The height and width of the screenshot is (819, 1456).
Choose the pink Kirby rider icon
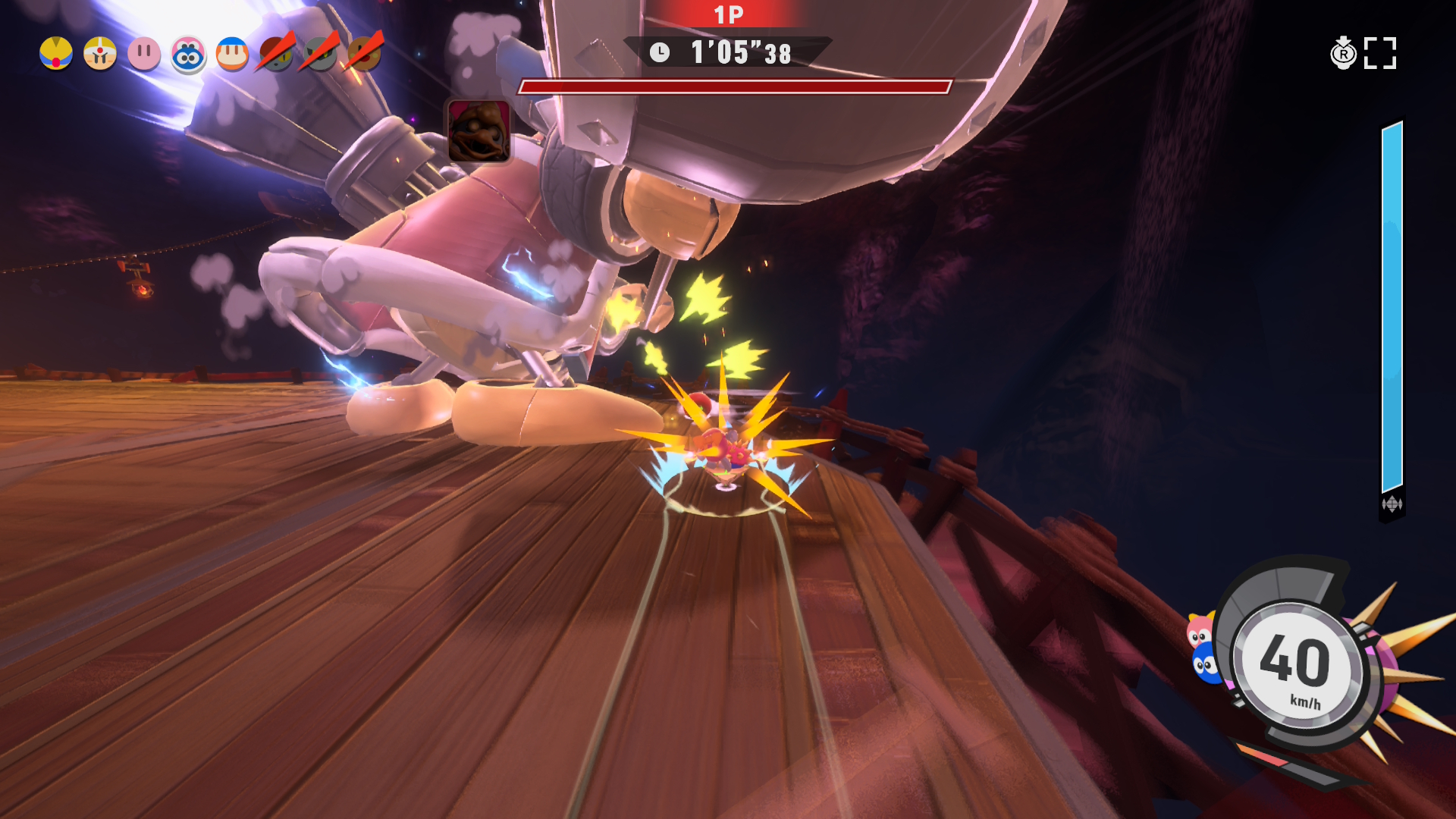pos(144,54)
